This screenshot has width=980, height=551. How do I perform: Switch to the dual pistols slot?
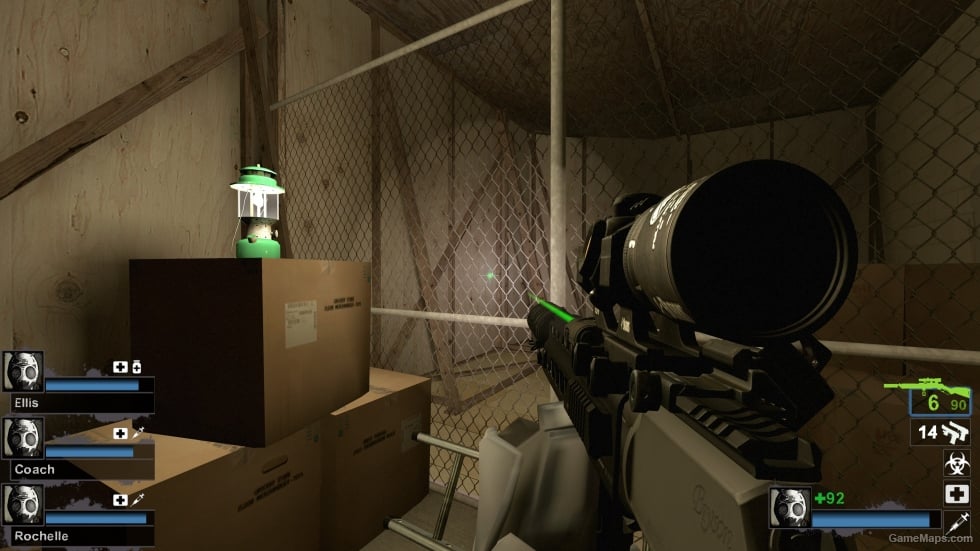pos(941,433)
